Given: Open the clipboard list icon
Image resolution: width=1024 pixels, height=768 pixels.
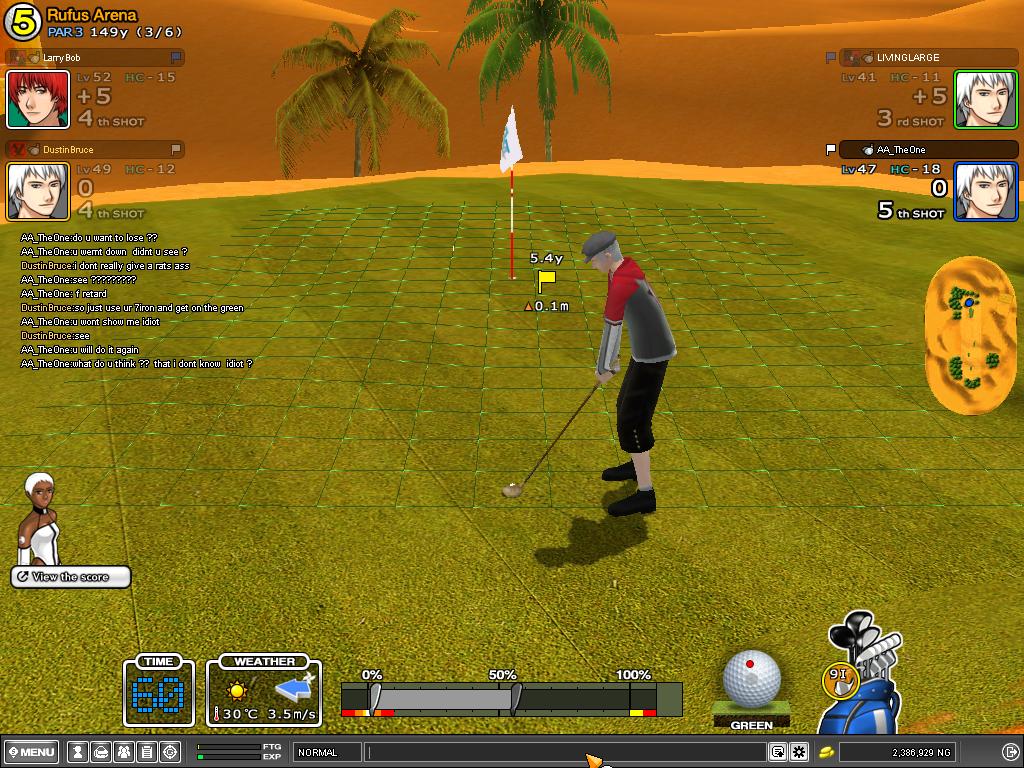Looking at the screenshot, I should pos(147,752).
